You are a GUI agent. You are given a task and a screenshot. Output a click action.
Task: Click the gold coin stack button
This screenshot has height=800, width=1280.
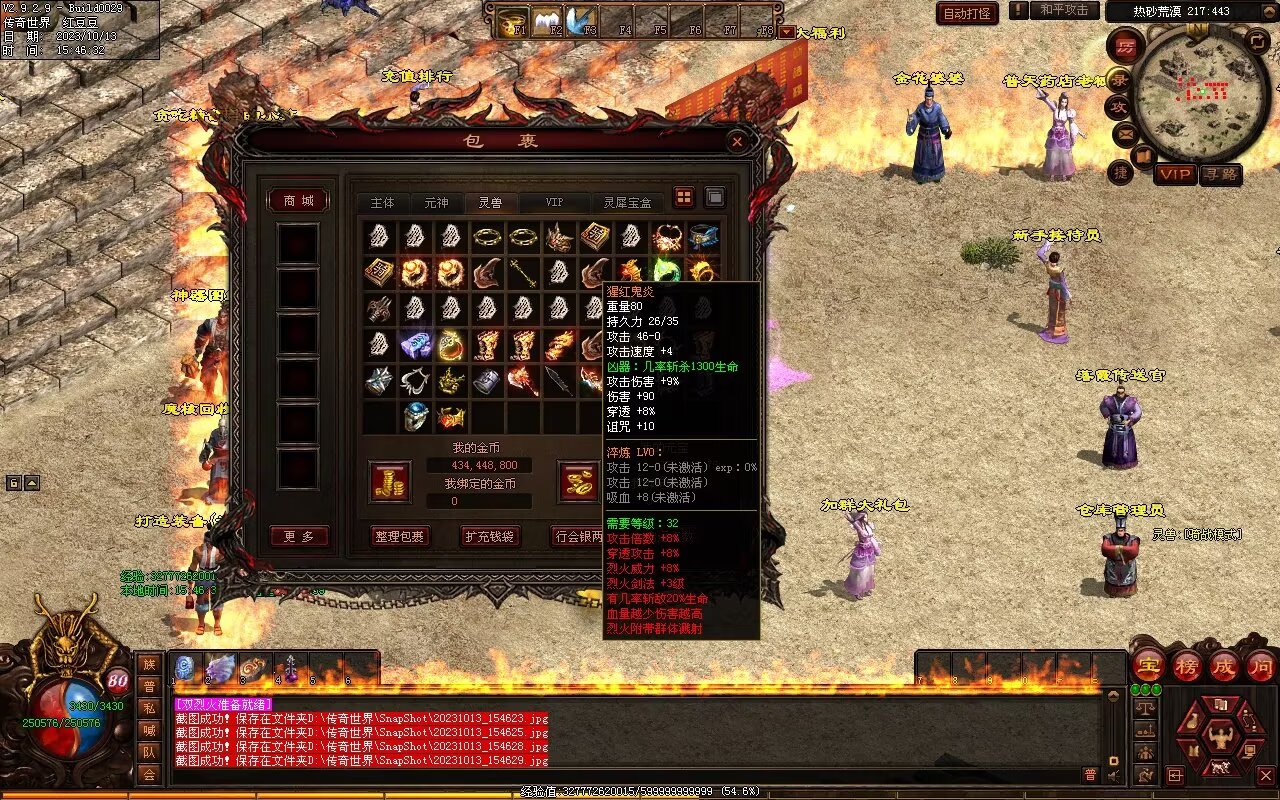point(389,481)
